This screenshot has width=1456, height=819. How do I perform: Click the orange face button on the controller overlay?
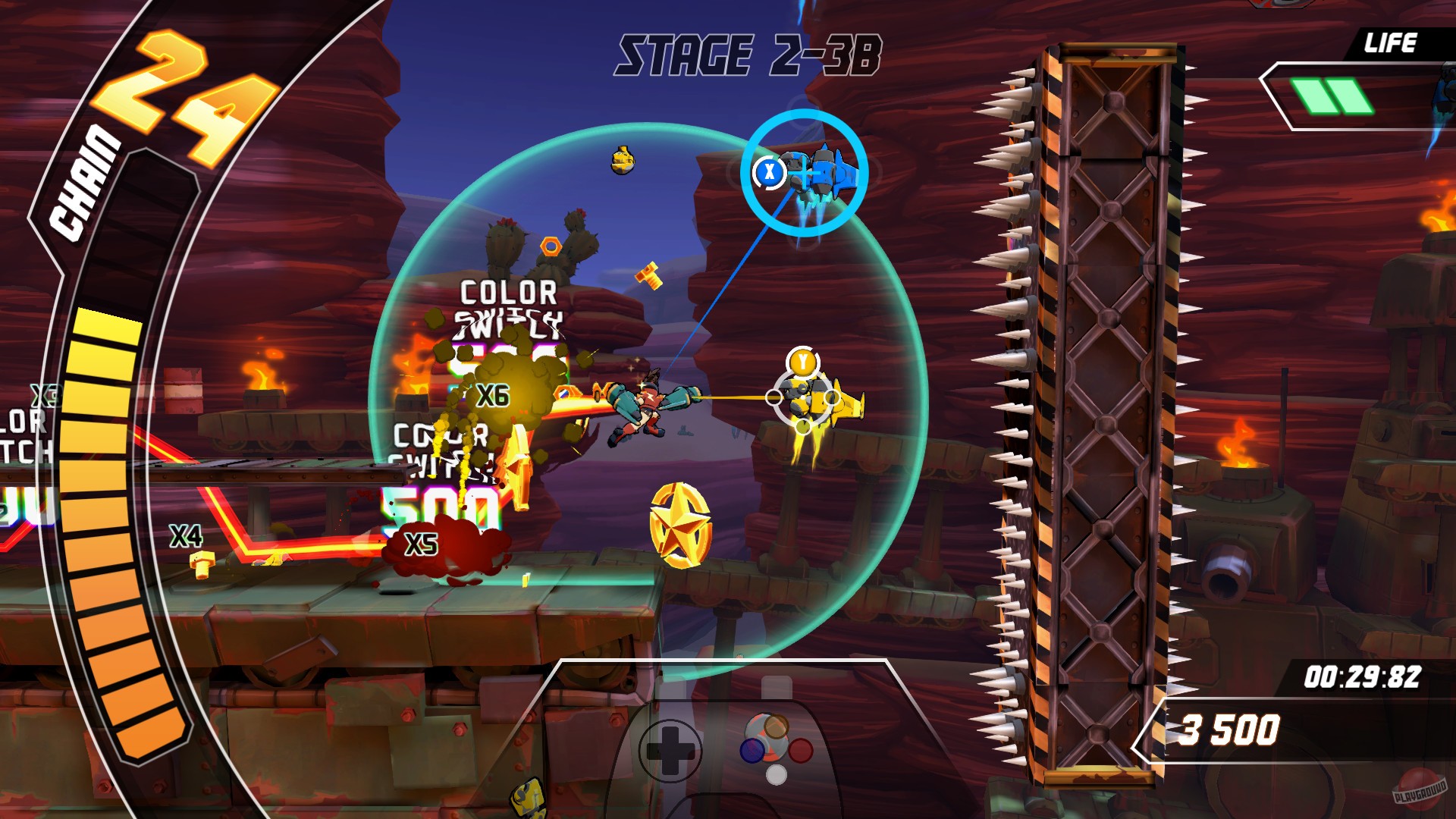(777, 726)
